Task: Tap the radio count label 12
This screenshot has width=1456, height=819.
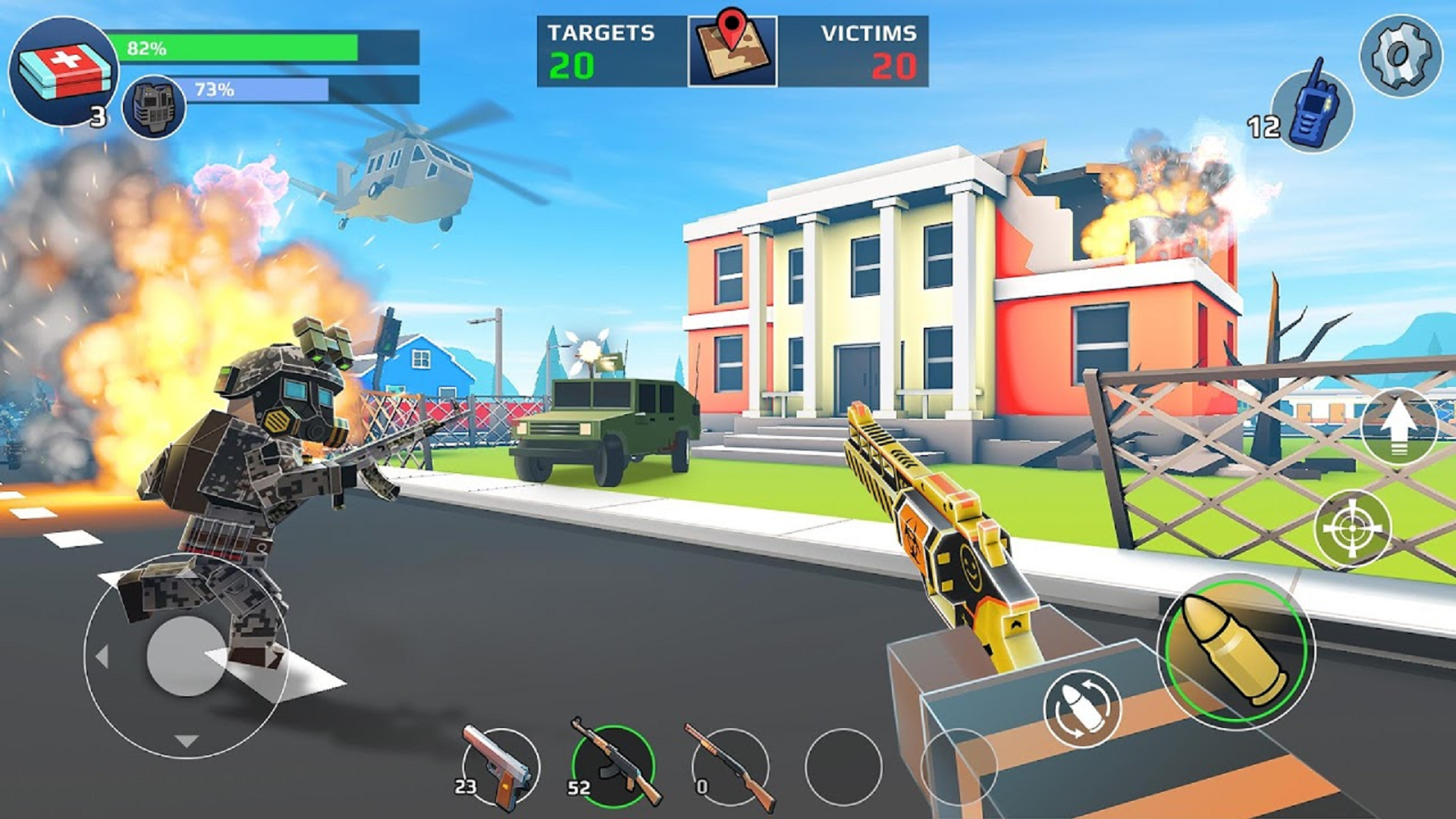Action: [1263, 125]
